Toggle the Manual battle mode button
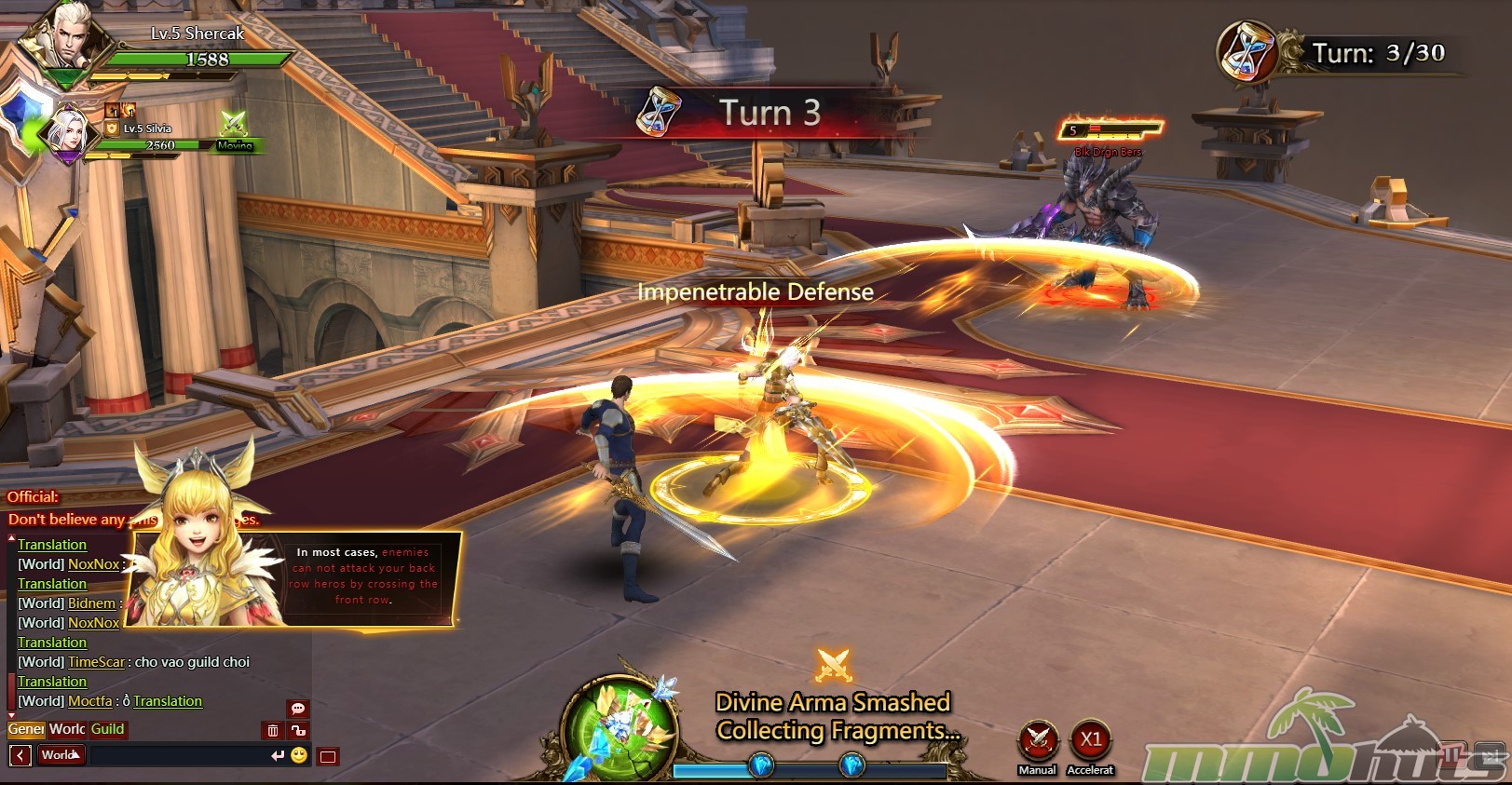This screenshot has height=785, width=1512. pyautogui.click(x=1037, y=742)
